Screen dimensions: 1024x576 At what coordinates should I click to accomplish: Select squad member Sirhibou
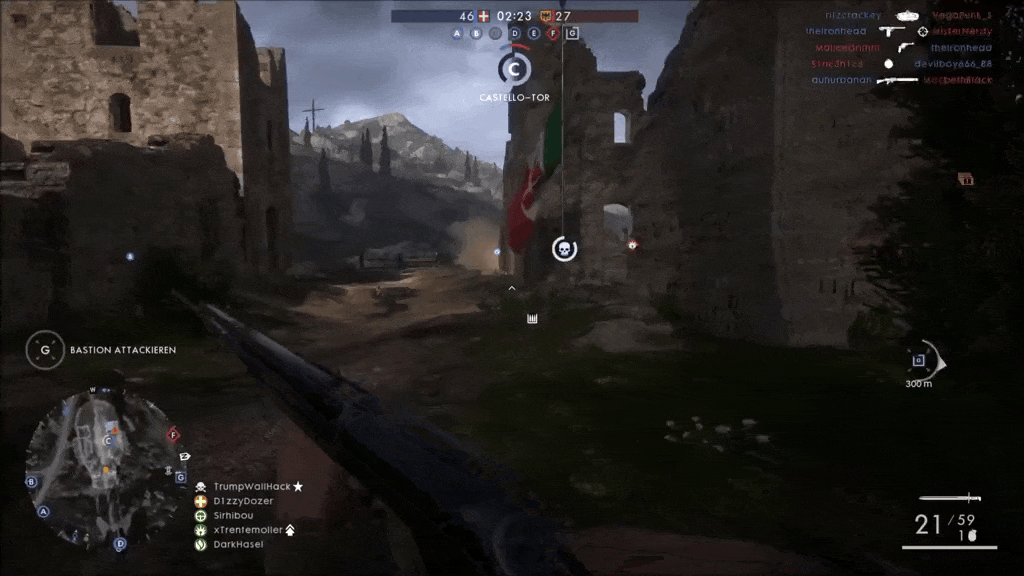233,515
